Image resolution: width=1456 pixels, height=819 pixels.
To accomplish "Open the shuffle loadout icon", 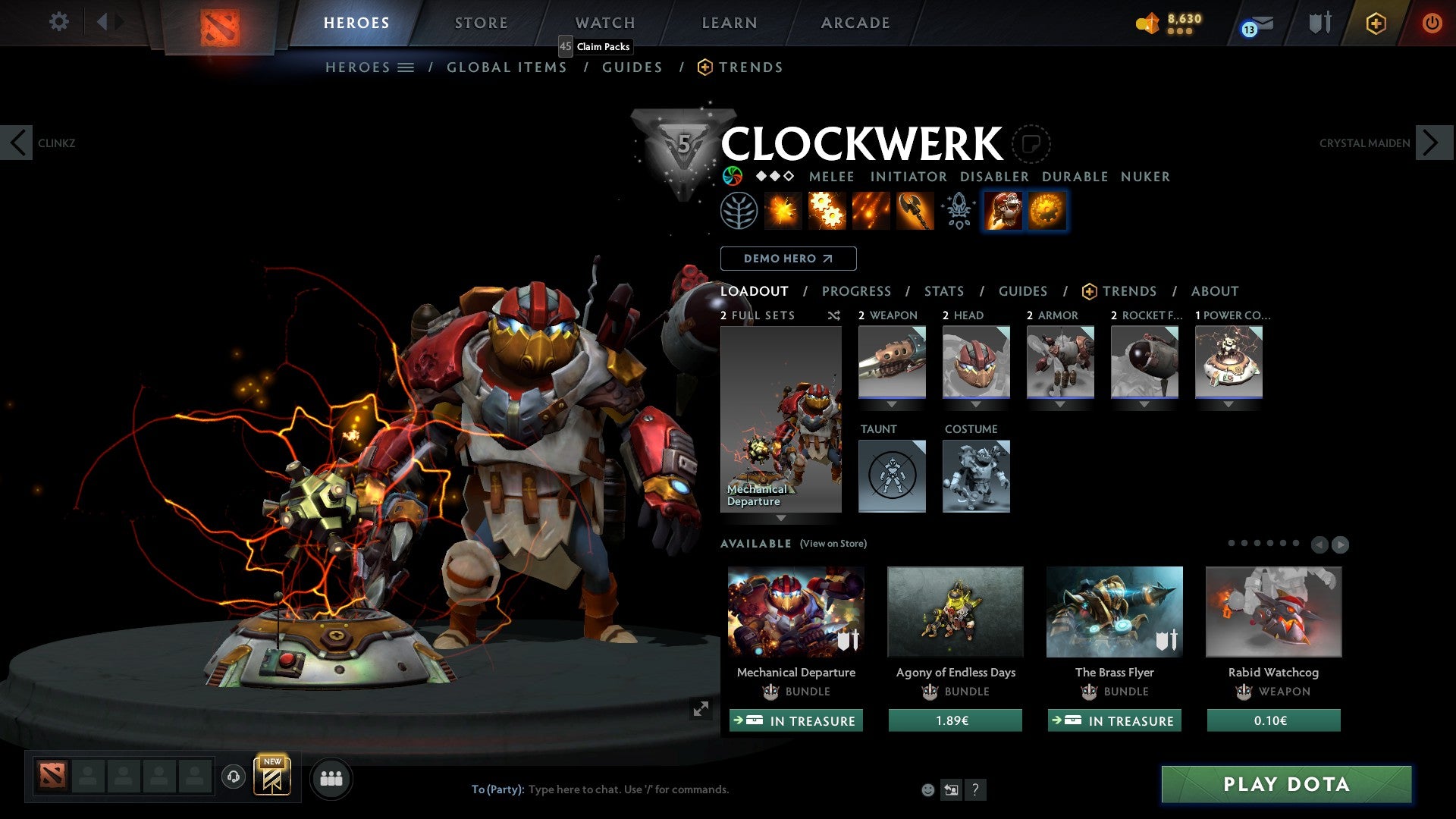I will coord(833,315).
